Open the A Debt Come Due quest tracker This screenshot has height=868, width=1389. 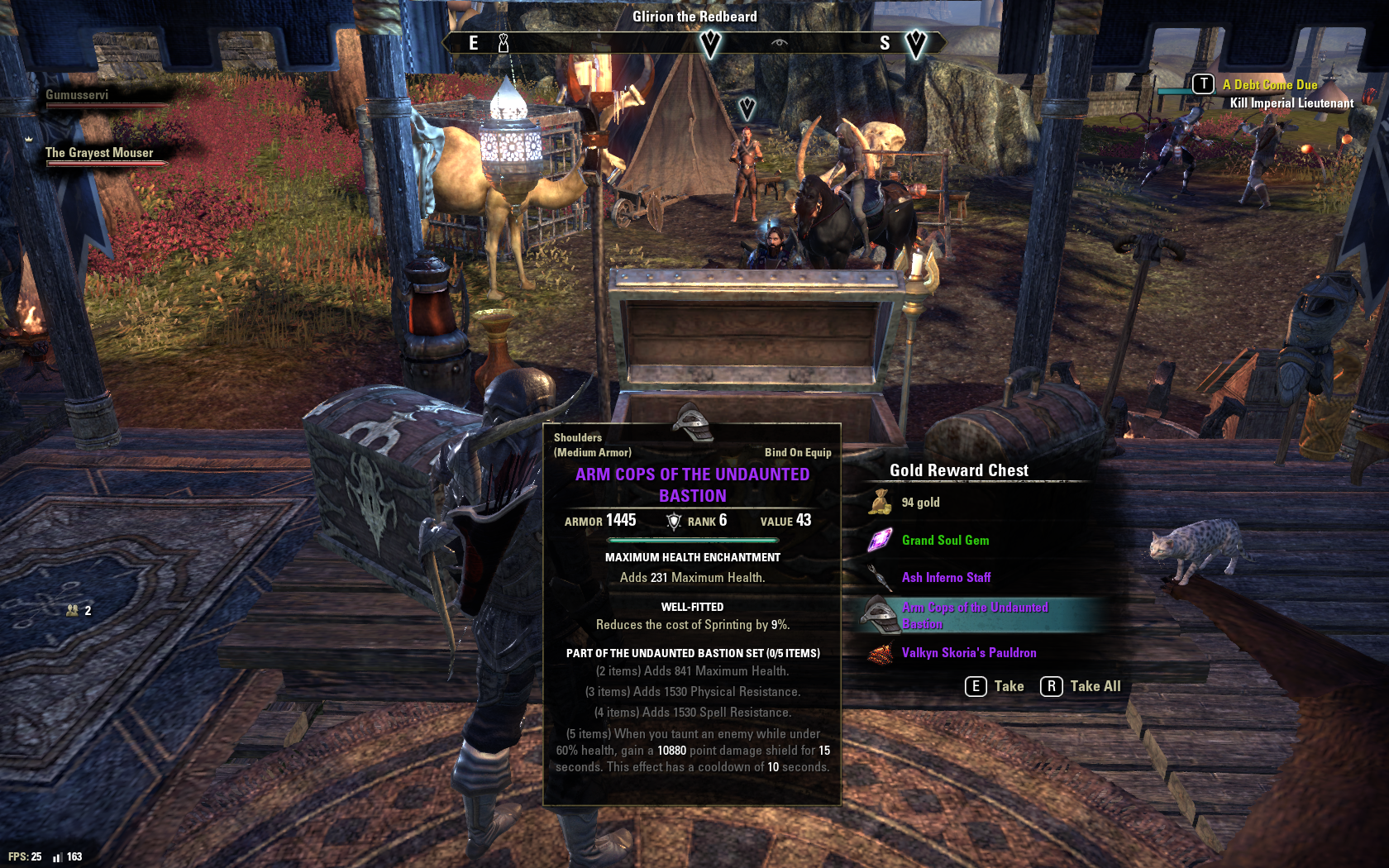click(x=1269, y=85)
